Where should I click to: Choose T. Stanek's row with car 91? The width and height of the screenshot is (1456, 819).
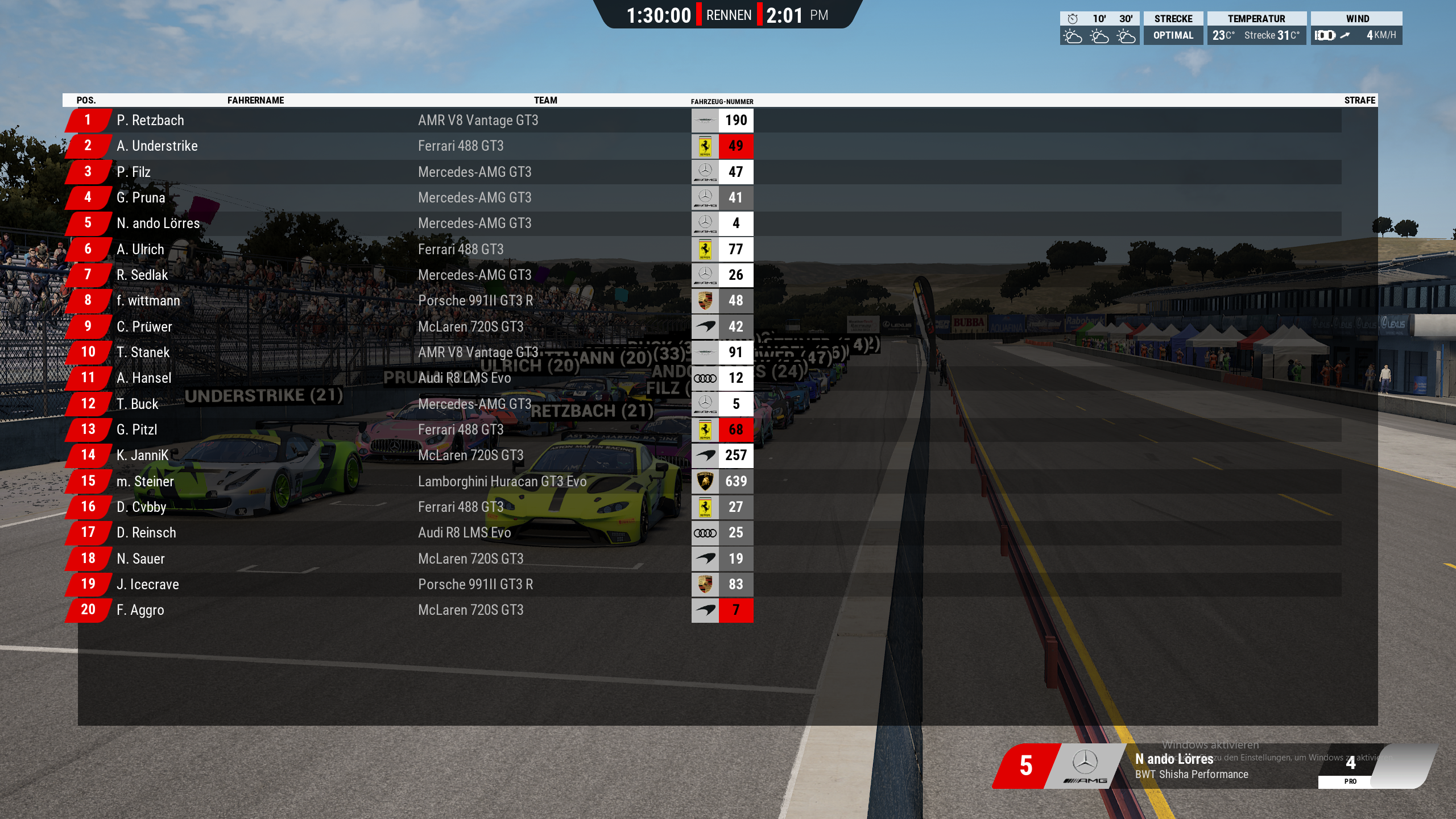[143, 353]
